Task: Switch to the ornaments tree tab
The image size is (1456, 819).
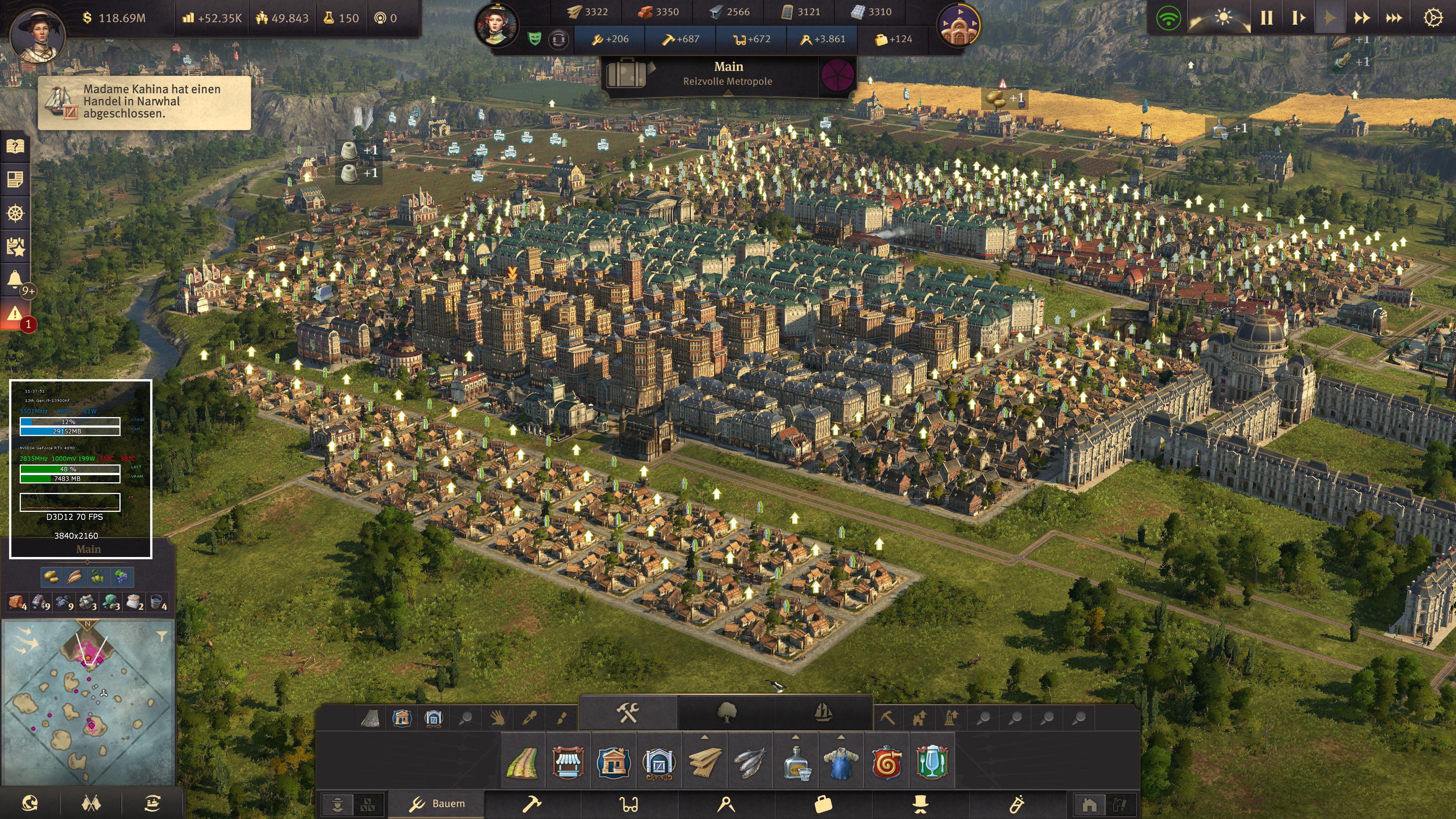Action: coord(728,714)
